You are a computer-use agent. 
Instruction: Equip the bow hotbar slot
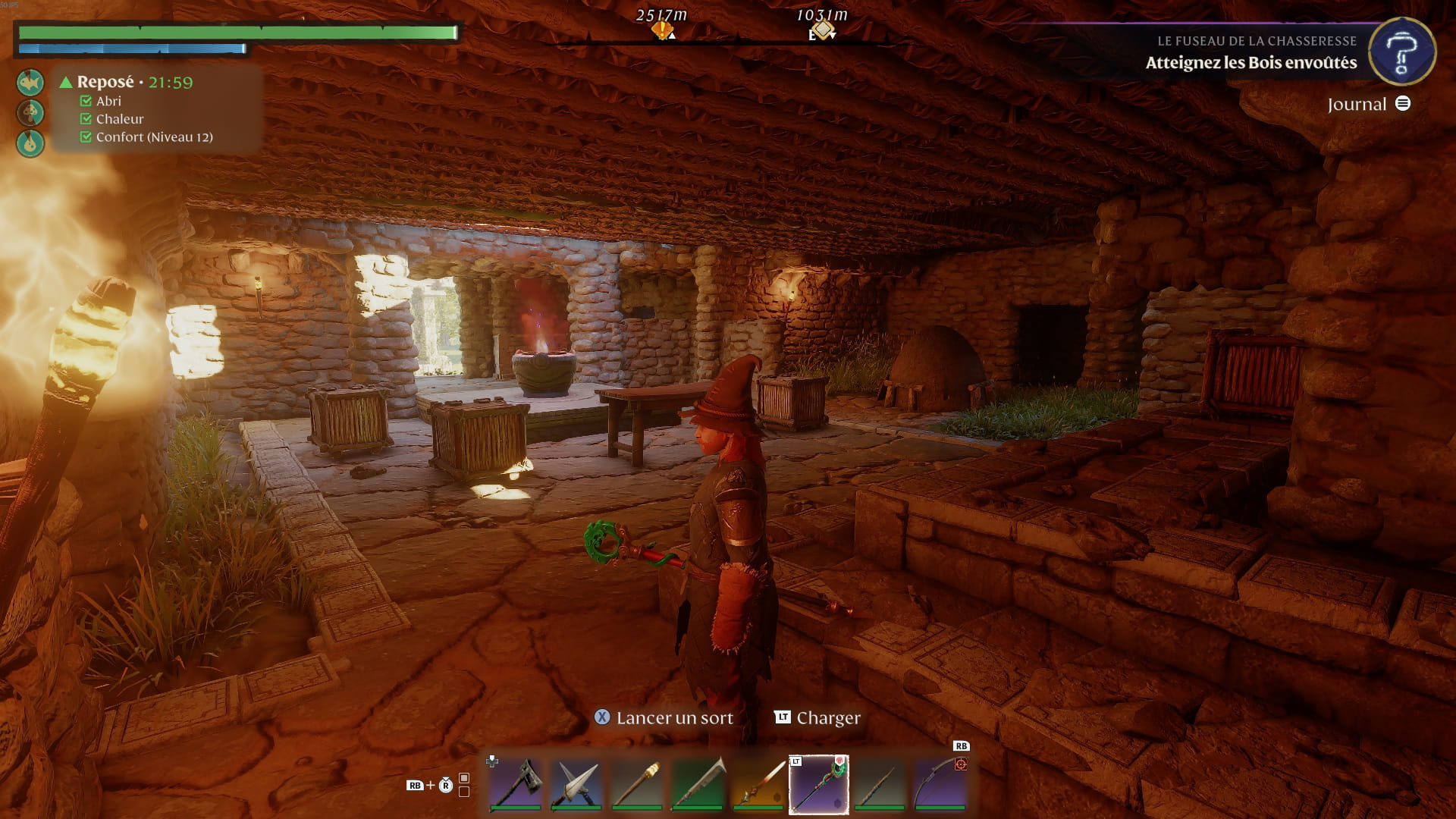pos(940,784)
